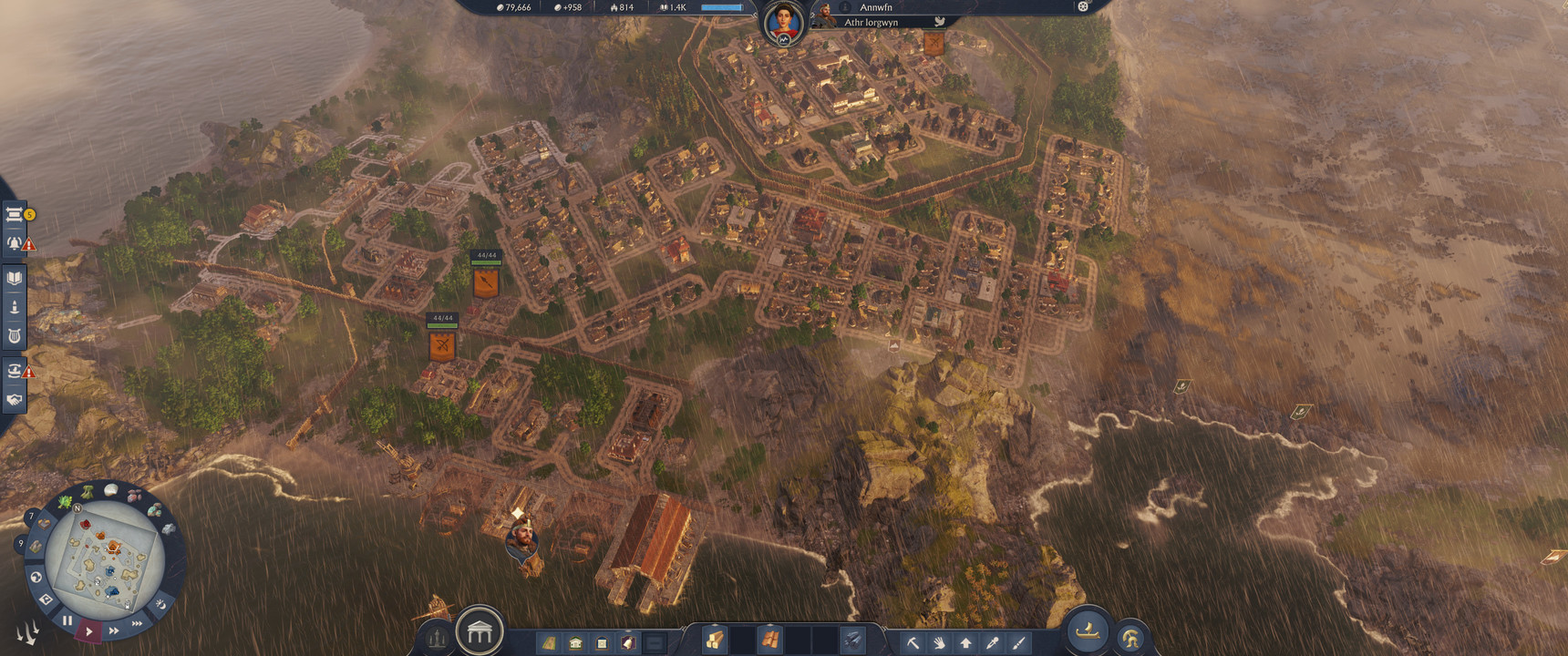Image resolution: width=1568 pixels, height=656 pixels.
Task: Open the handshake diplomacy panel
Action: point(15,399)
